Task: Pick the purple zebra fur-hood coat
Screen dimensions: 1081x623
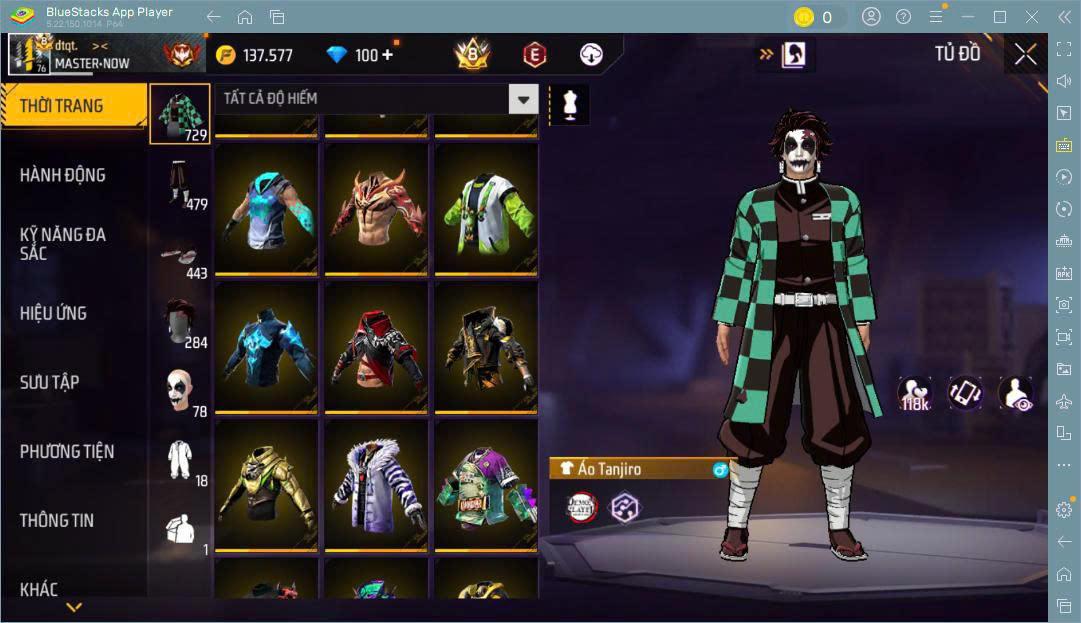Action: tap(375, 485)
